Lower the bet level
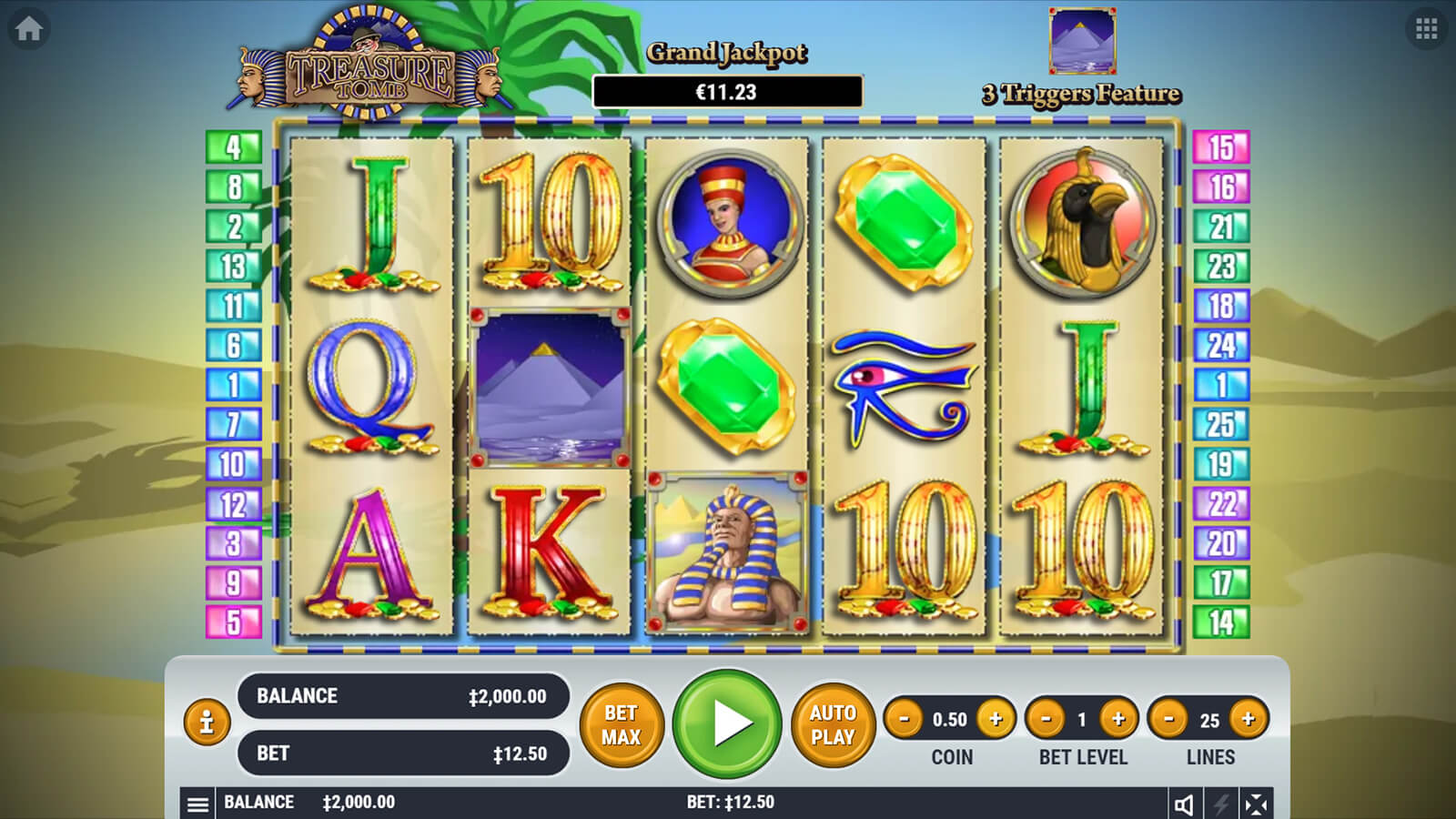Viewport: 1456px width, 819px height. pos(1046,719)
